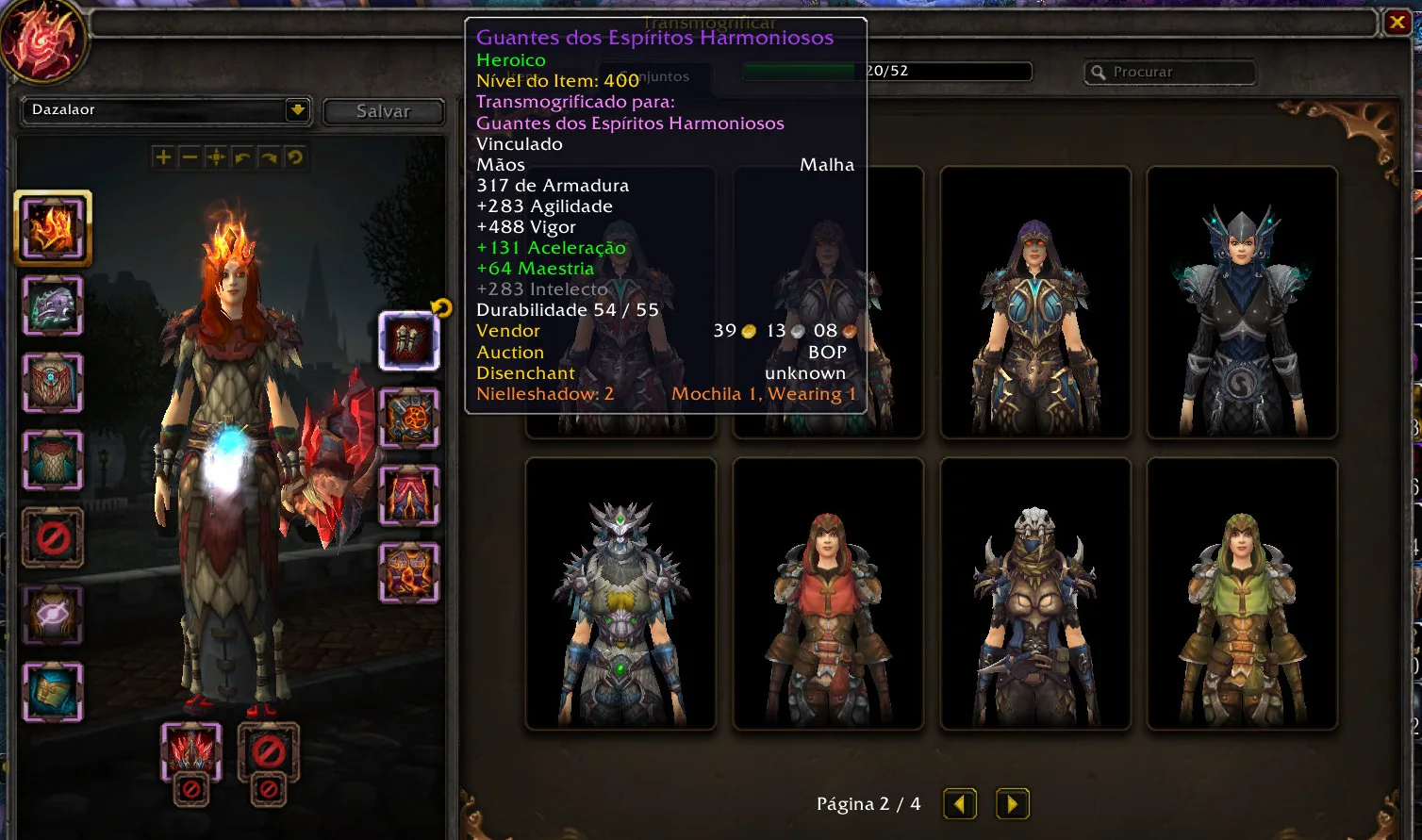Expand the outfit list with the arrow button
This screenshot has width=1422, height=840.
[297, 110]
